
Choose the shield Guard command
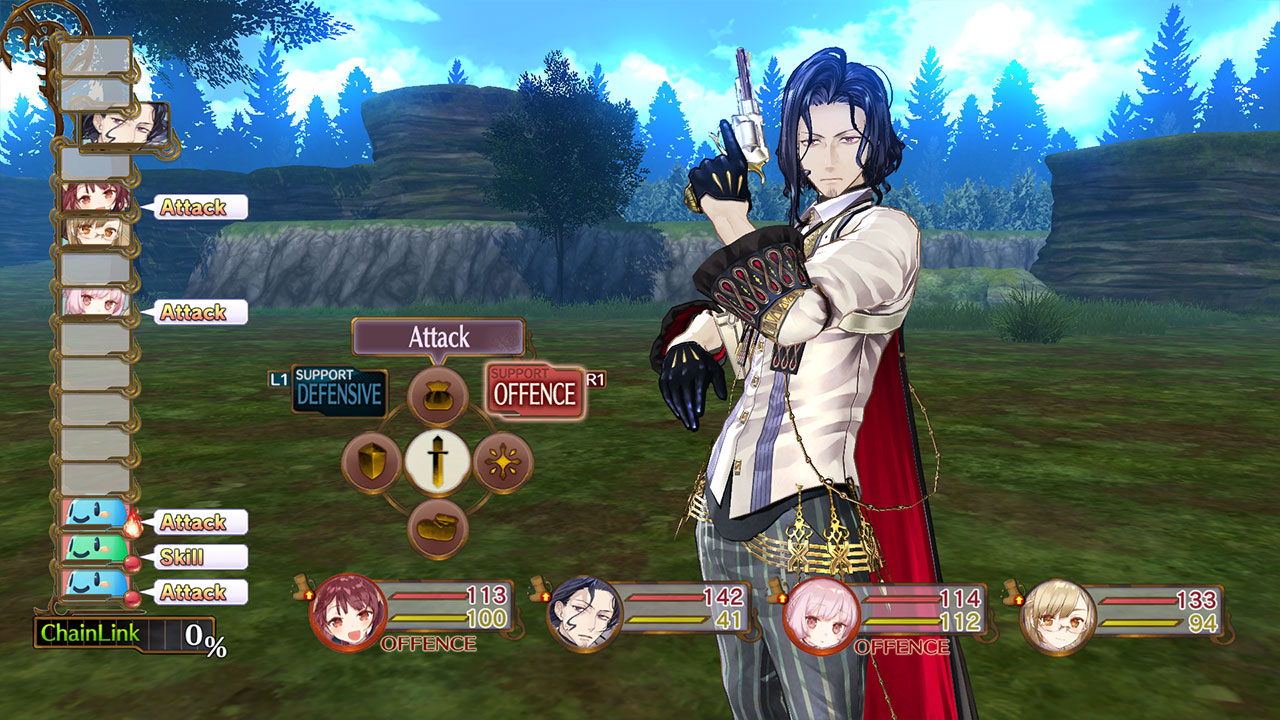click(x=372, y=462)
